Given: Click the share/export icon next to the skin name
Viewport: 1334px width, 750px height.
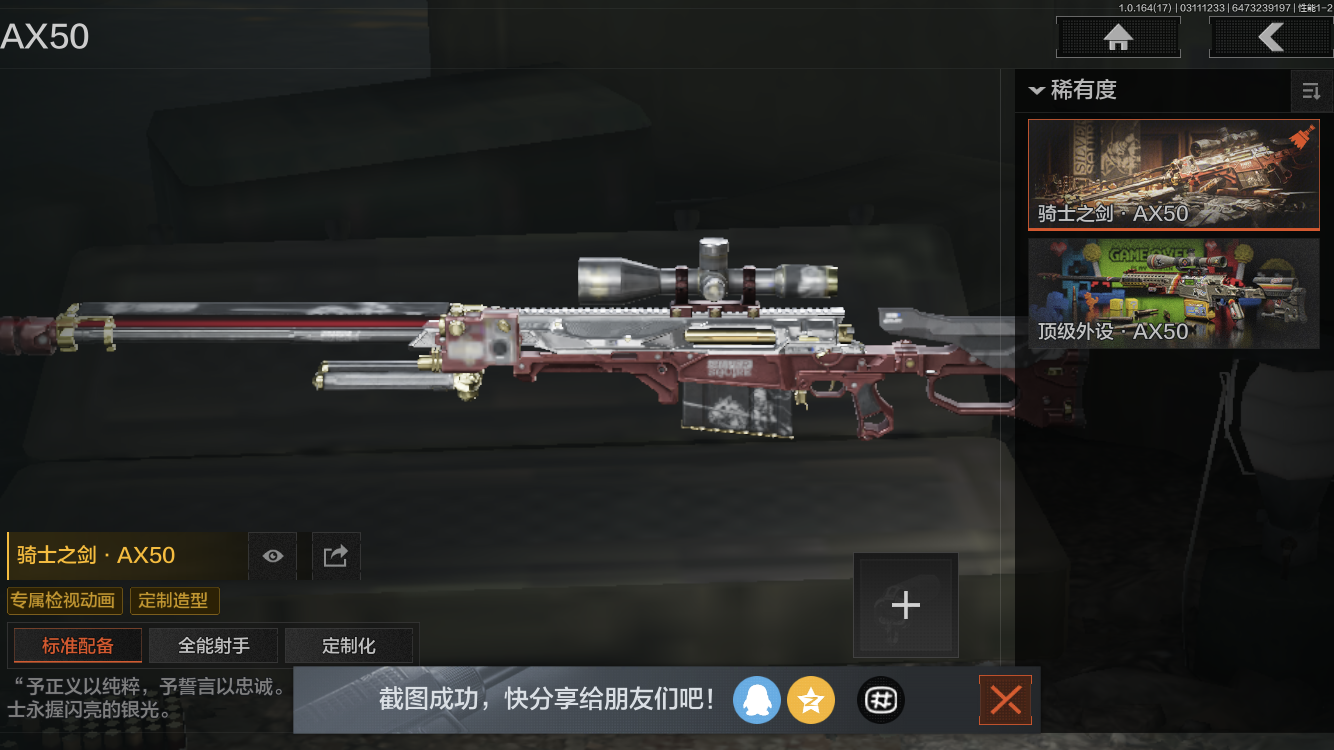Looking at the screenshot, I should tap(336, 556).
